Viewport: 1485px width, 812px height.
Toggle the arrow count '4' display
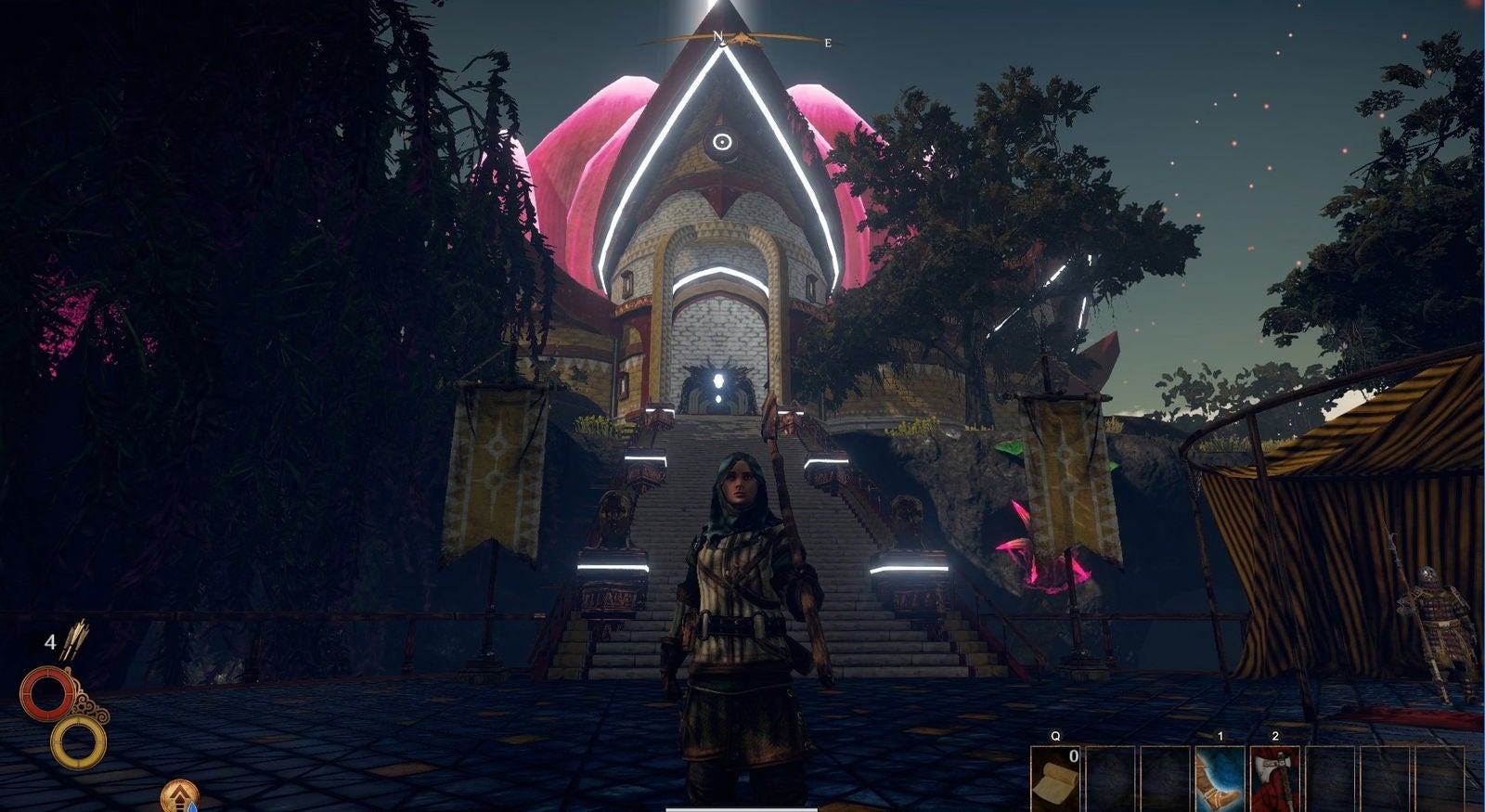(51, 642)
